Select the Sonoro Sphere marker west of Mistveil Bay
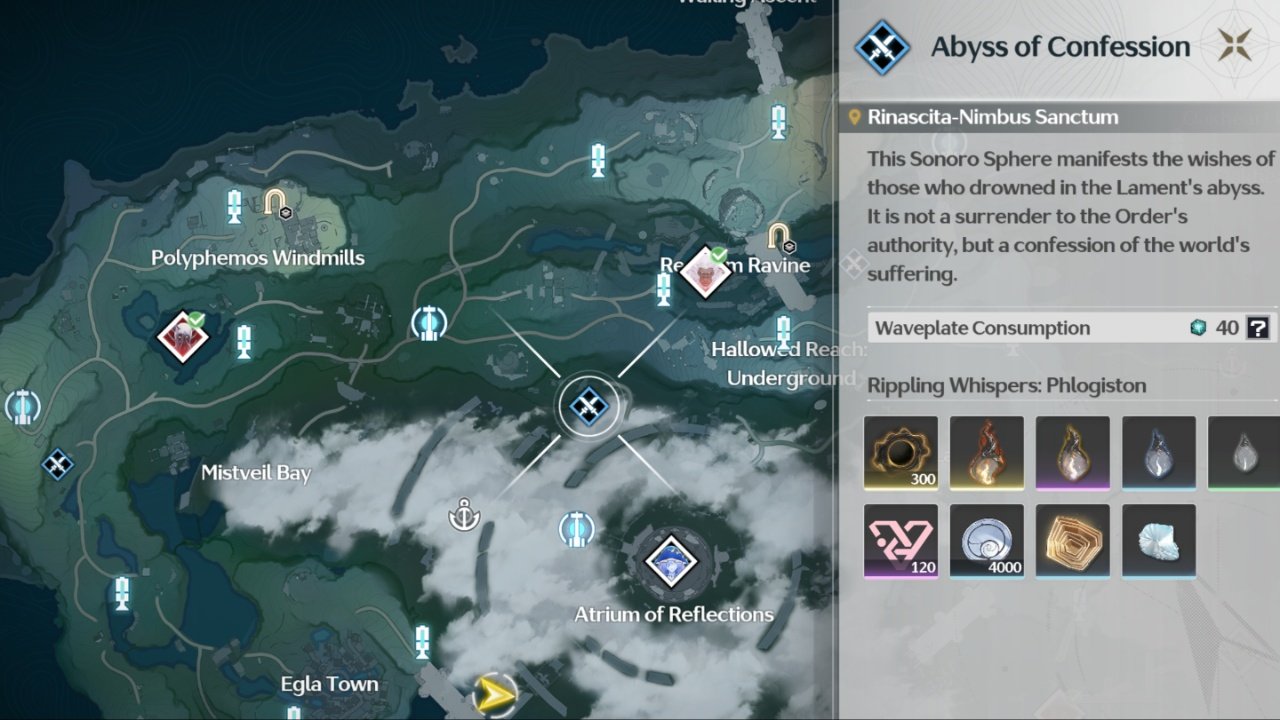This screenshot has width=1280, height=720. click(58, 464)
